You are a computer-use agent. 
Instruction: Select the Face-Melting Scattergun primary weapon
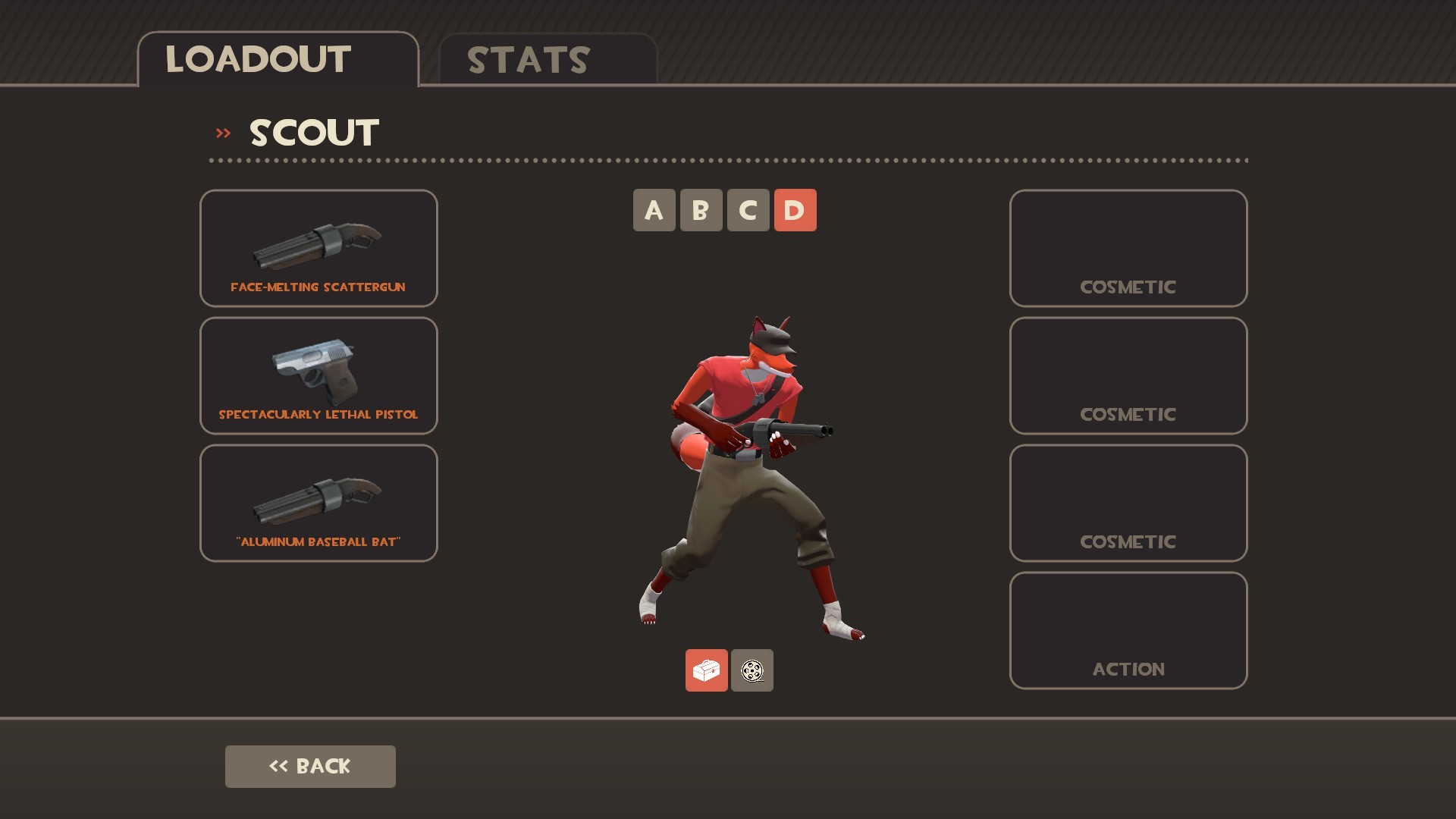pos(318,248)
